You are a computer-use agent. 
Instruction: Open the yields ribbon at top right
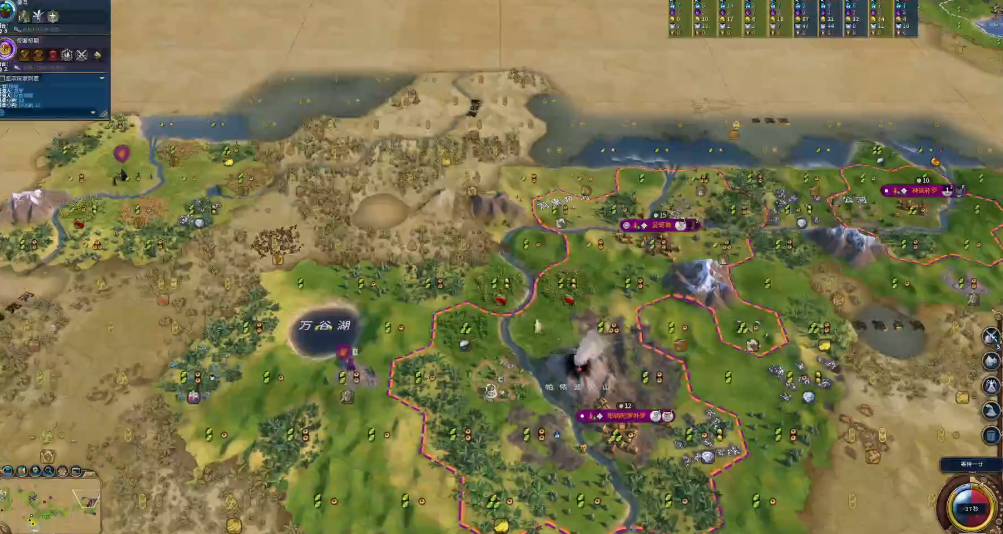pyautogui.click(x=792, y=18)
